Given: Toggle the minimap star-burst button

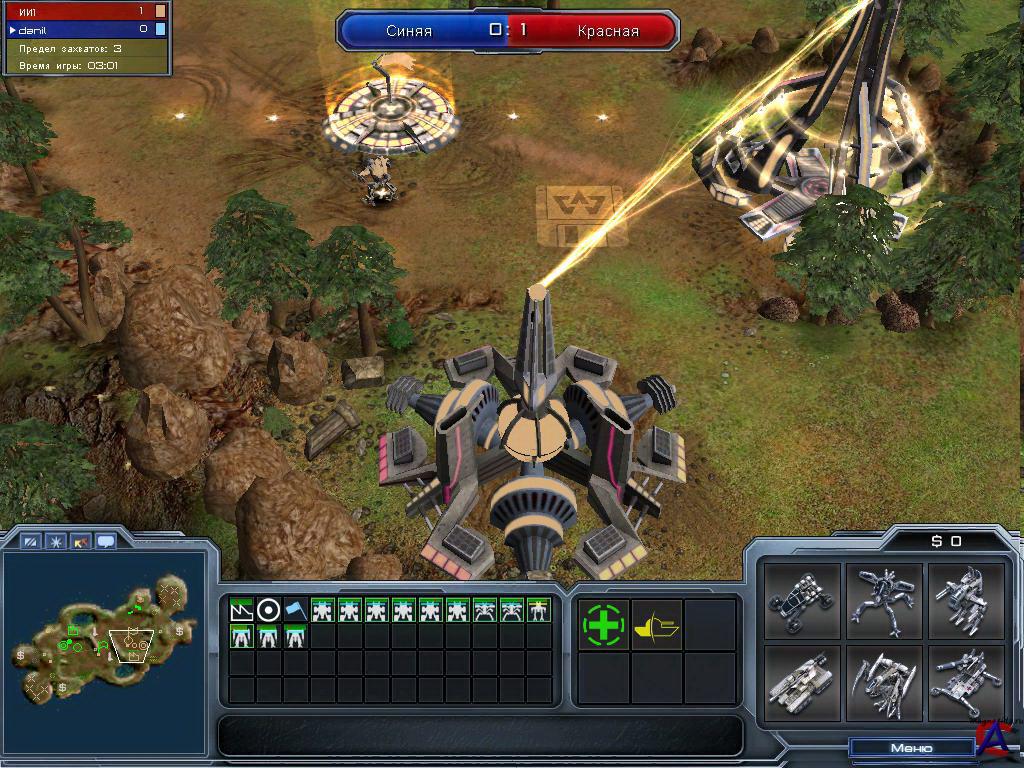Looking at the screenshot, I should [x=56, y=542].
